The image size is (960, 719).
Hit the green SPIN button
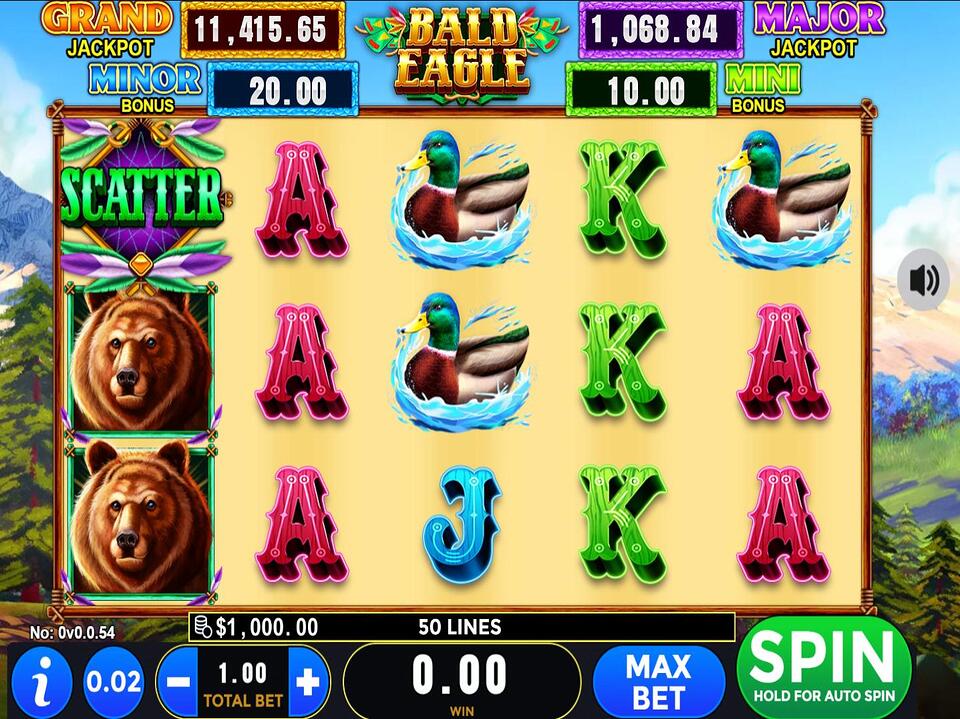823,666
